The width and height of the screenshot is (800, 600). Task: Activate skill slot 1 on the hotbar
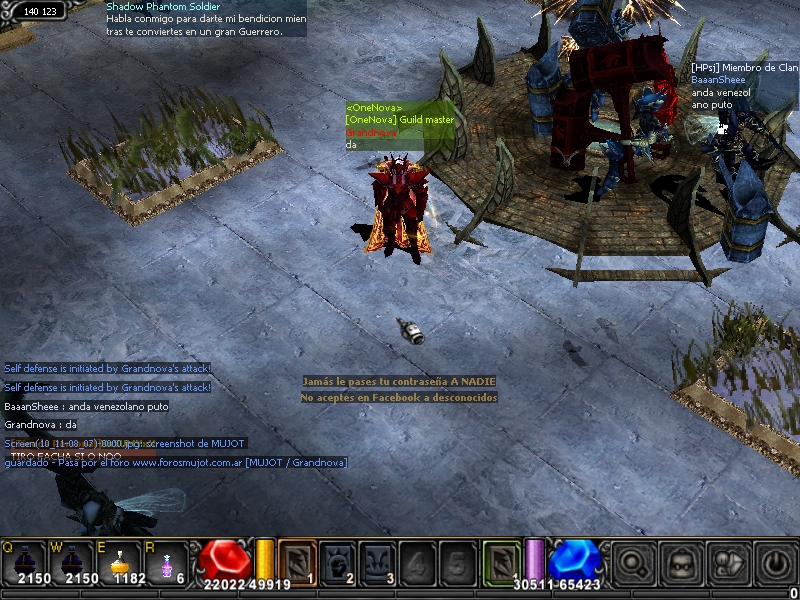[297, 560]
